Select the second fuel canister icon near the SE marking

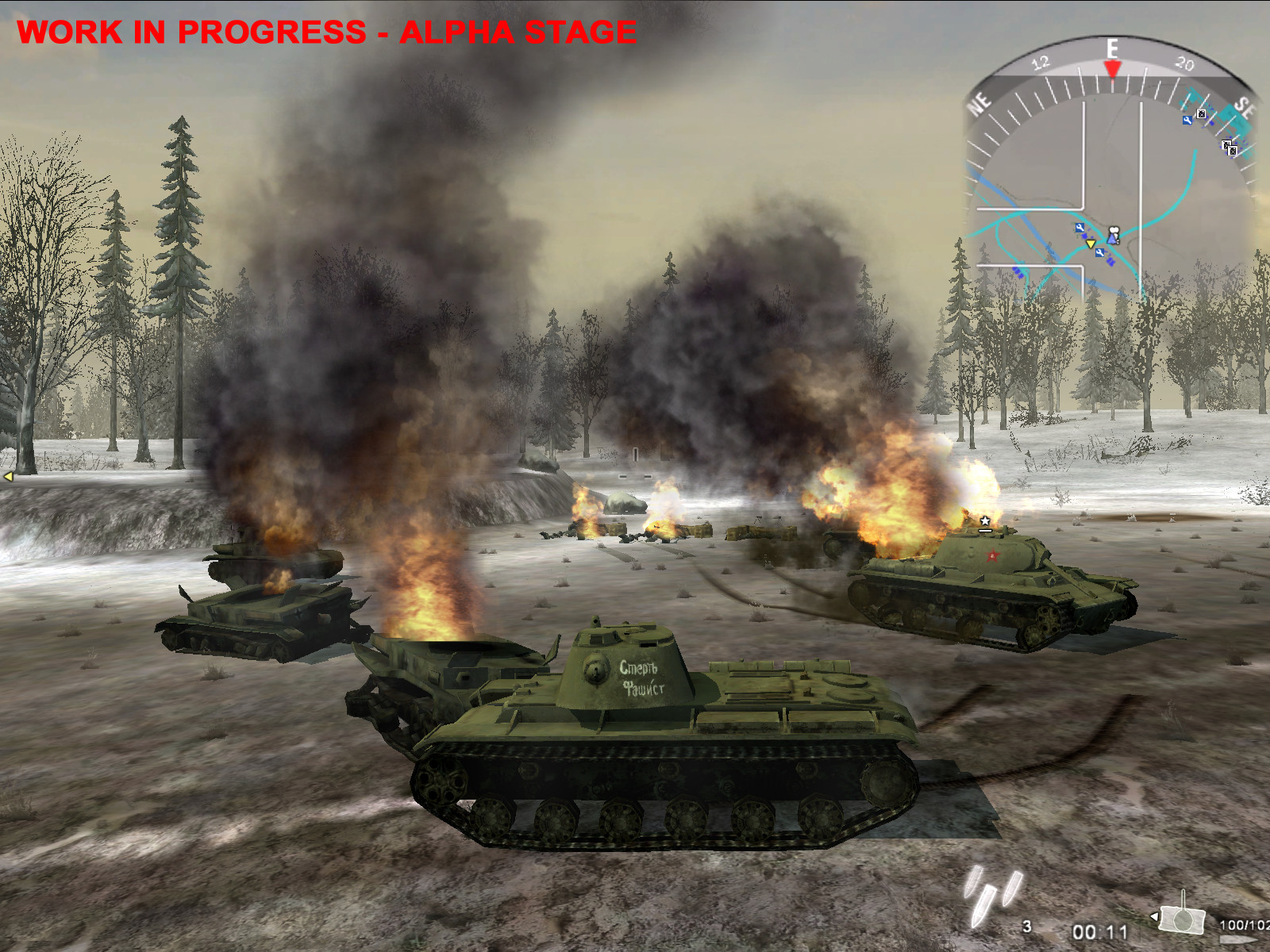(x=1231, y=149)
